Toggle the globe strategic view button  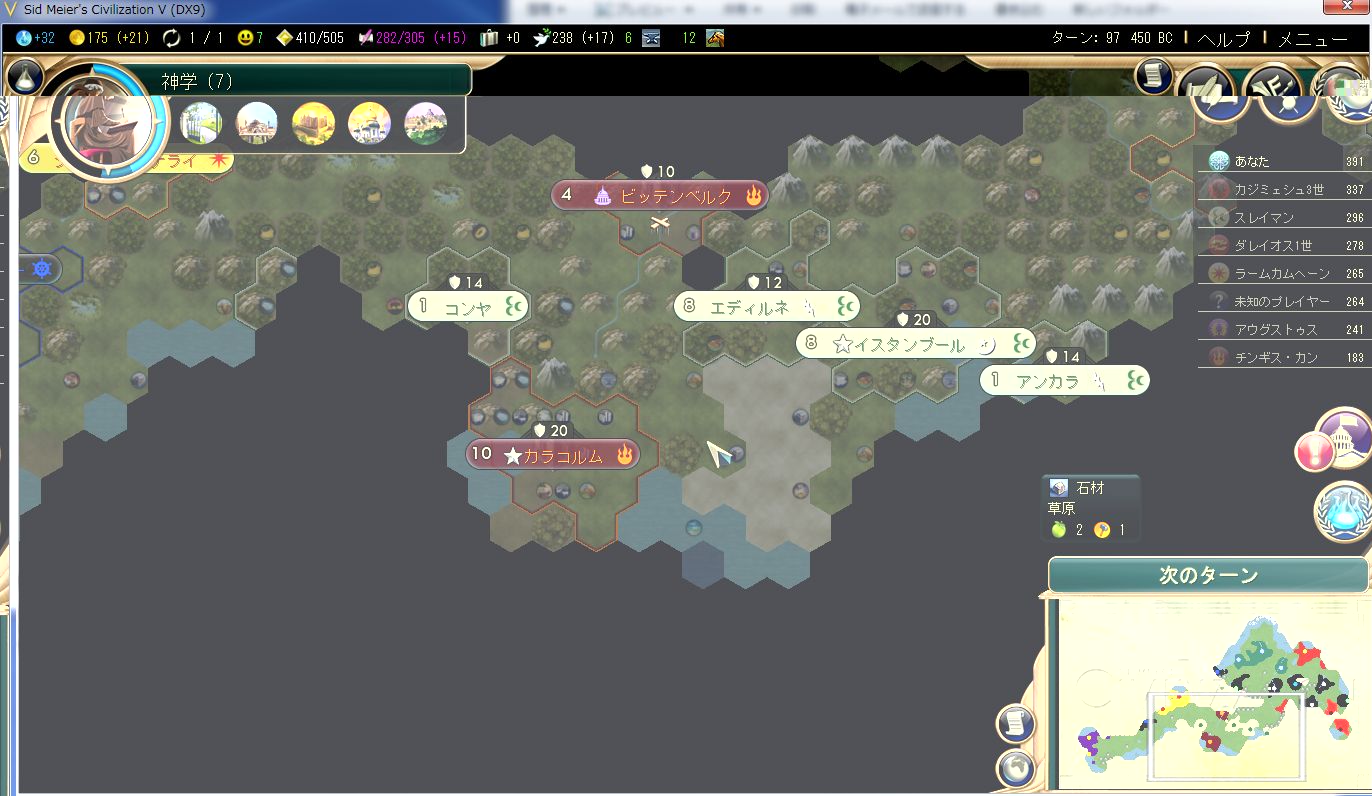[x=1015, y=768]
